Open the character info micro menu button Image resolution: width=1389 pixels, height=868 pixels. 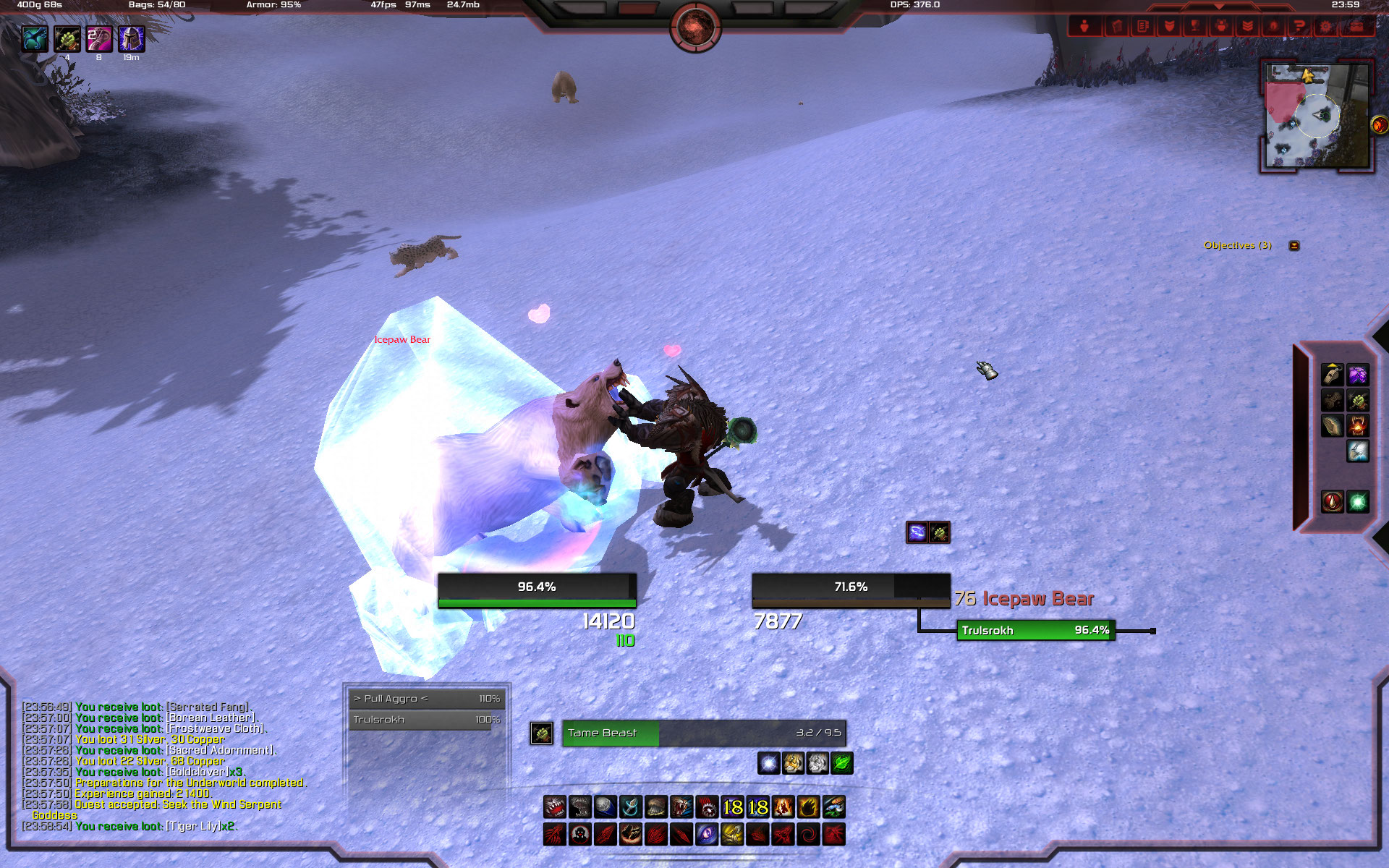(x=1084, y=27)
